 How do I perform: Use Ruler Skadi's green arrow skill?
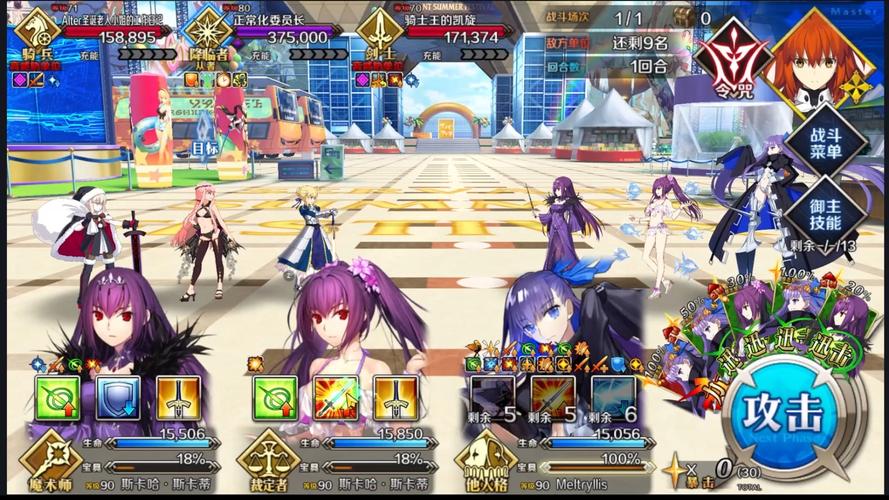click(x=274, y=397)
